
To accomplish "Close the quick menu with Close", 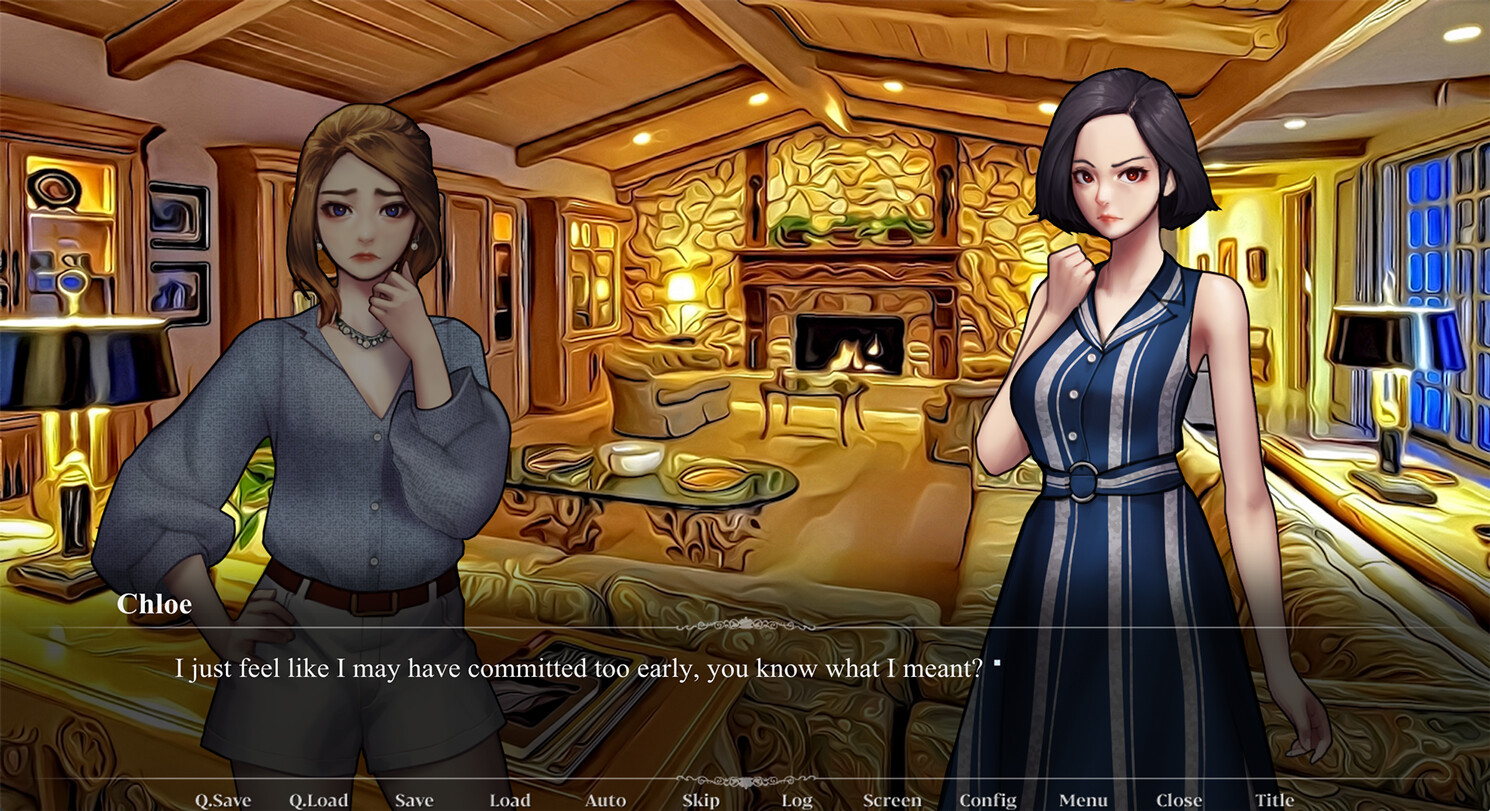I will (1178, 799).
